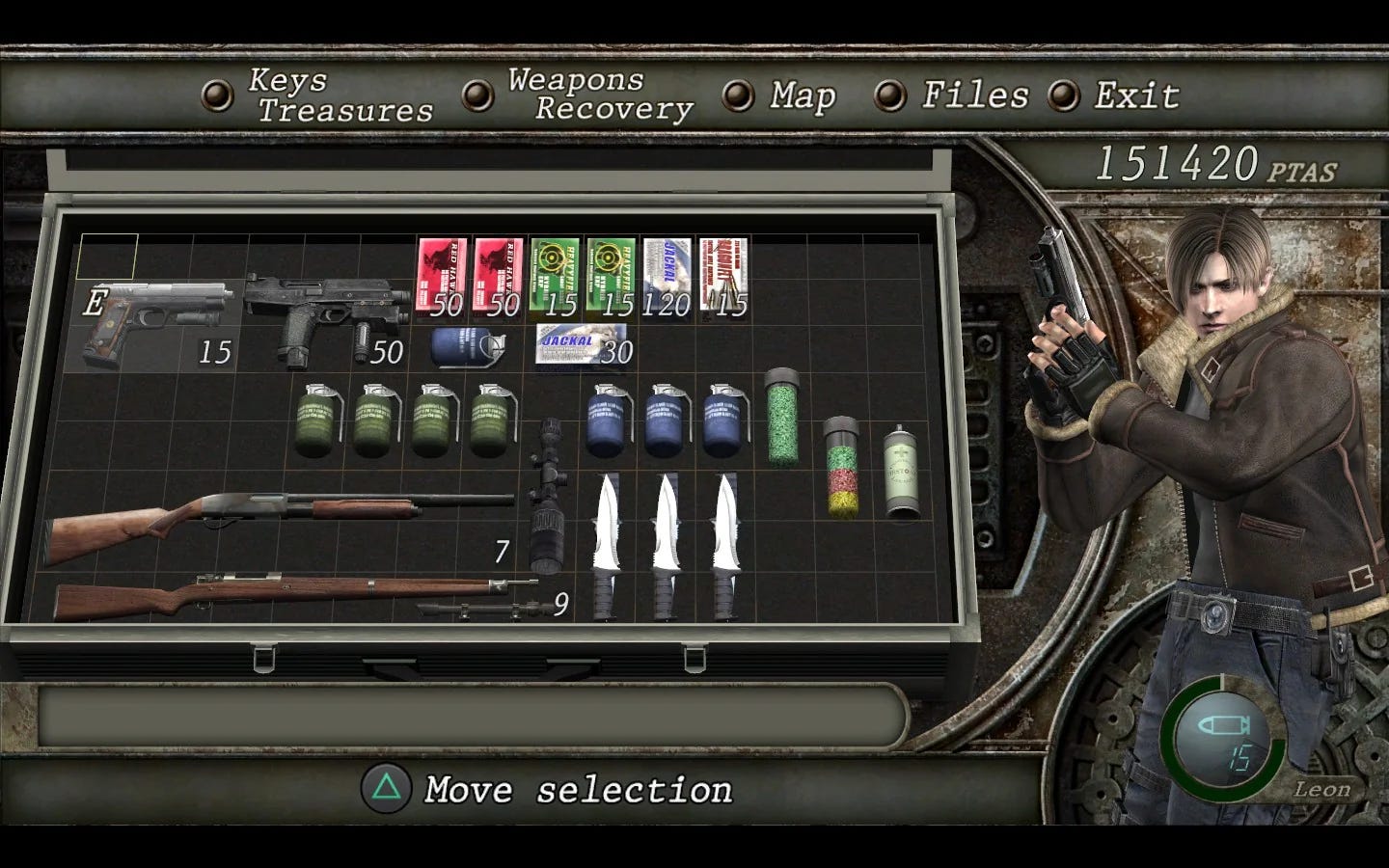Select the red and white ammo box
The width and height of the screenshot is (1389, 868).
point(723,276)
